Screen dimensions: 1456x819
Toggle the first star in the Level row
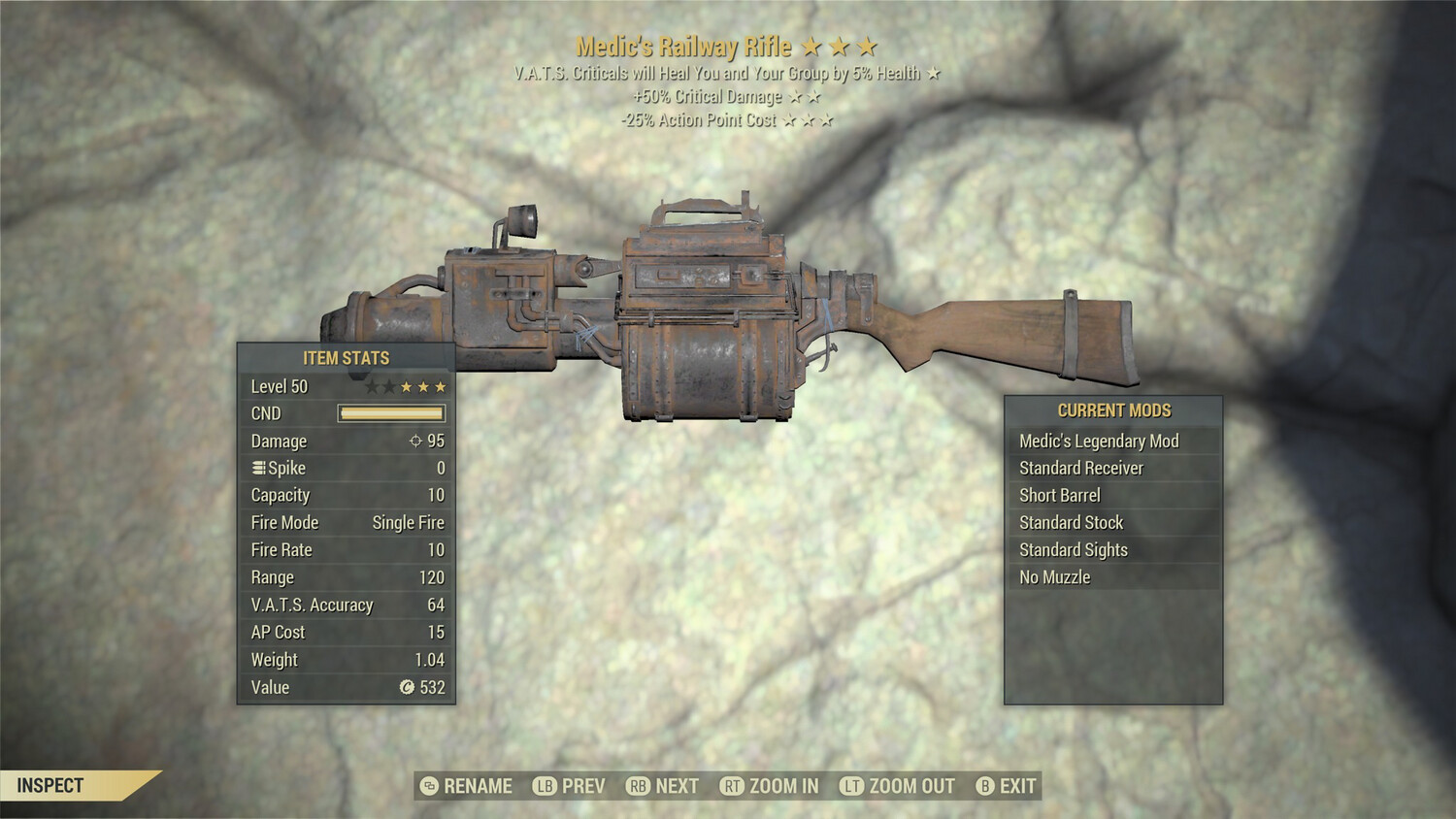[372, 386]
